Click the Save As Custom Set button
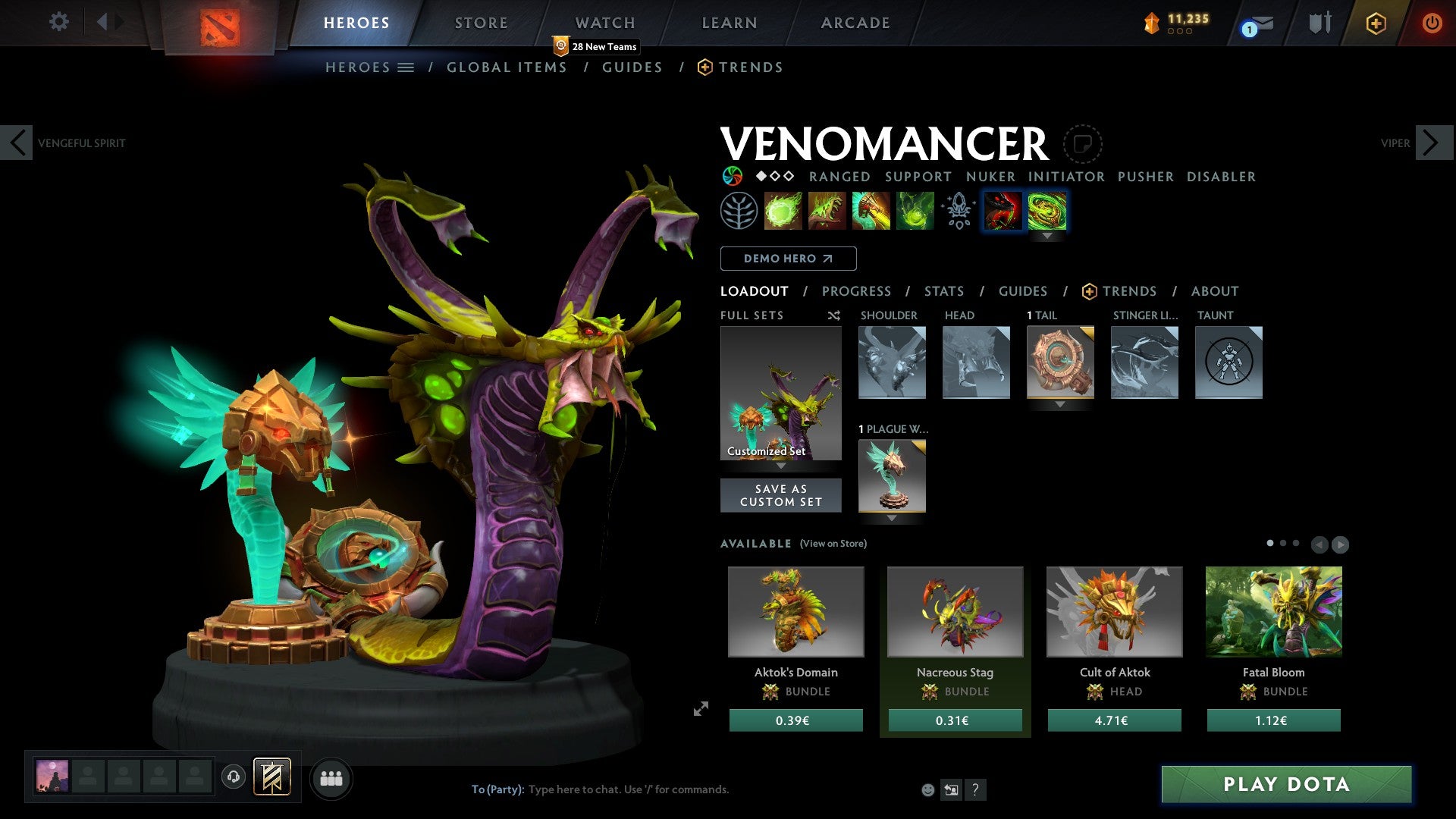This screenshot has width=1456, height=819. (x=780, y=495)
